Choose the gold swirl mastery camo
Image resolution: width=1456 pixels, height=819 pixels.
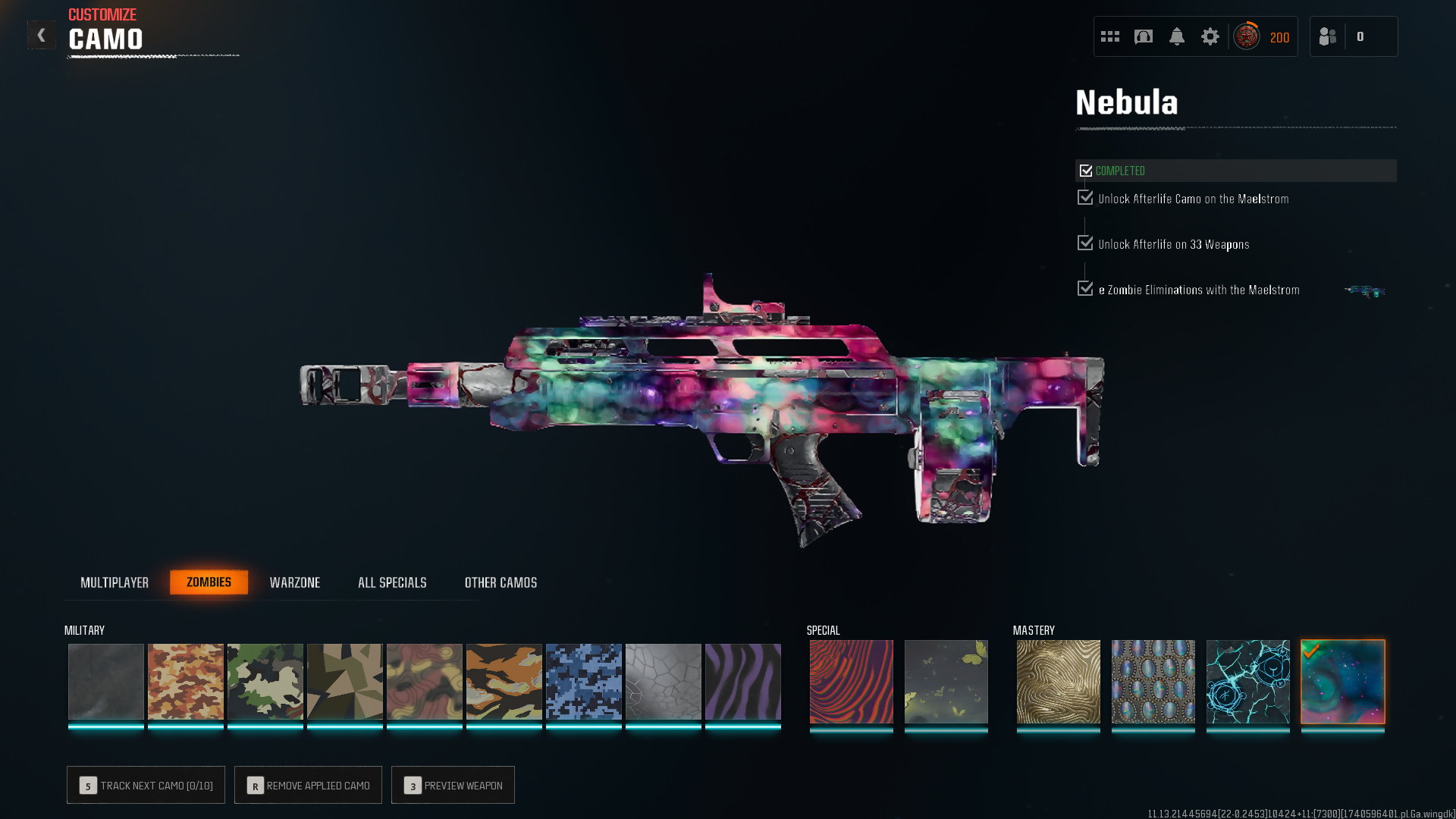coord(1058,682)
